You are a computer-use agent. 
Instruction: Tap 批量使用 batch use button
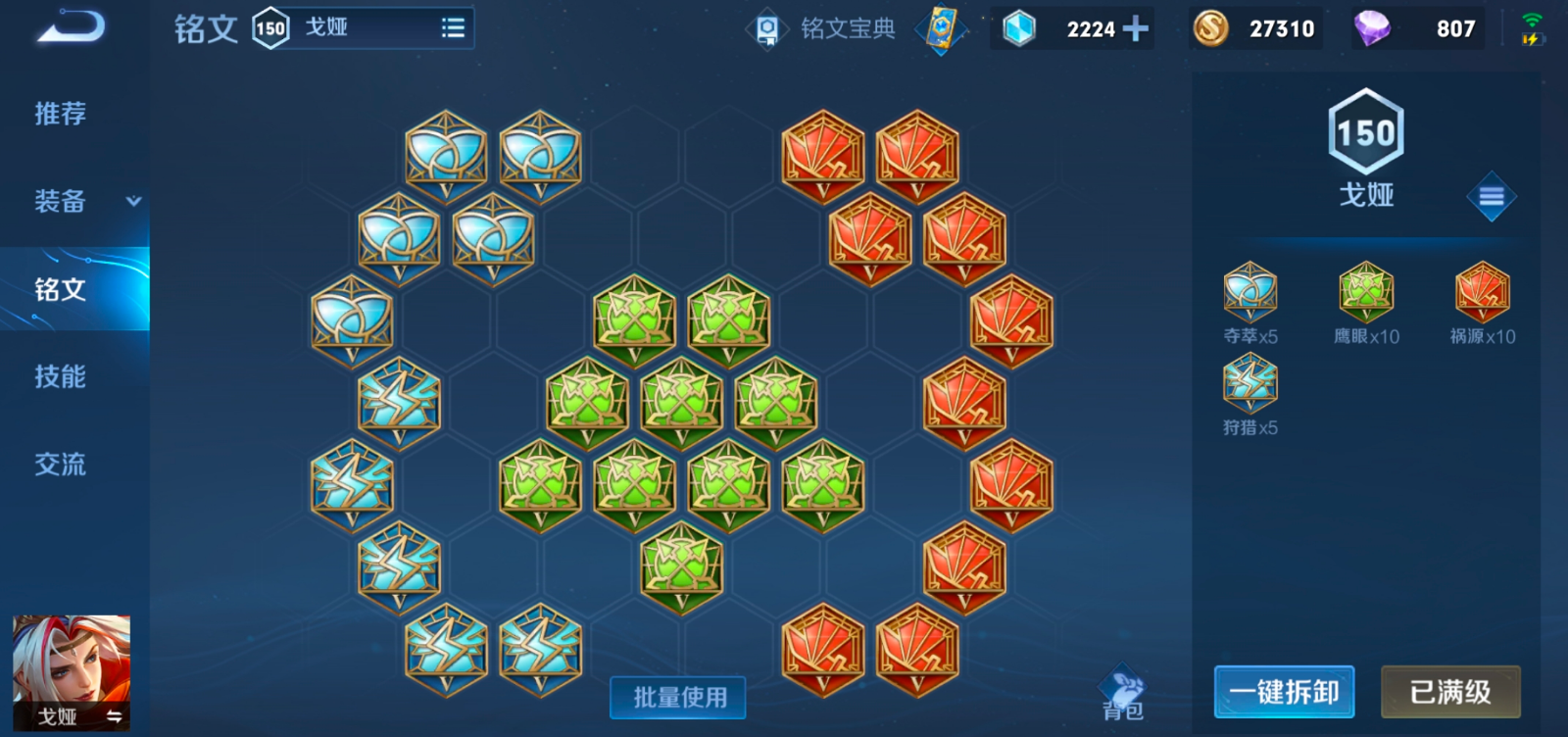coord(679,697)
